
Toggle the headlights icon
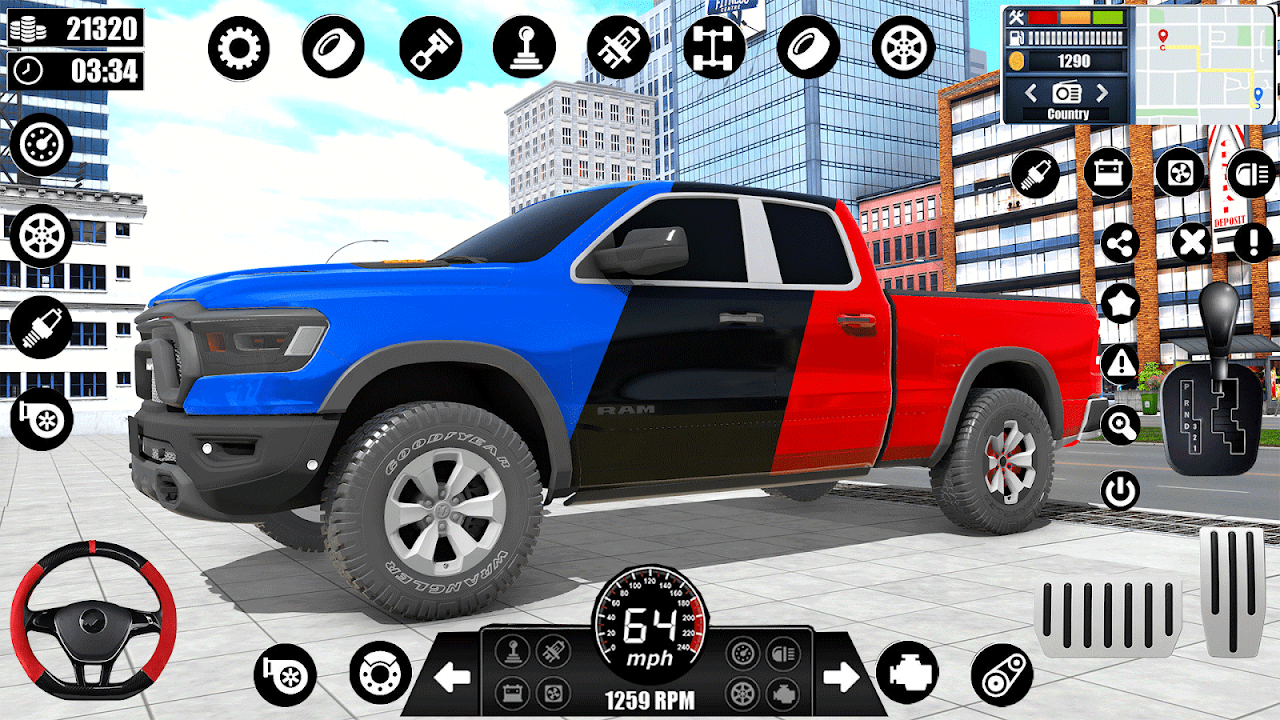tap(1251, 173)
